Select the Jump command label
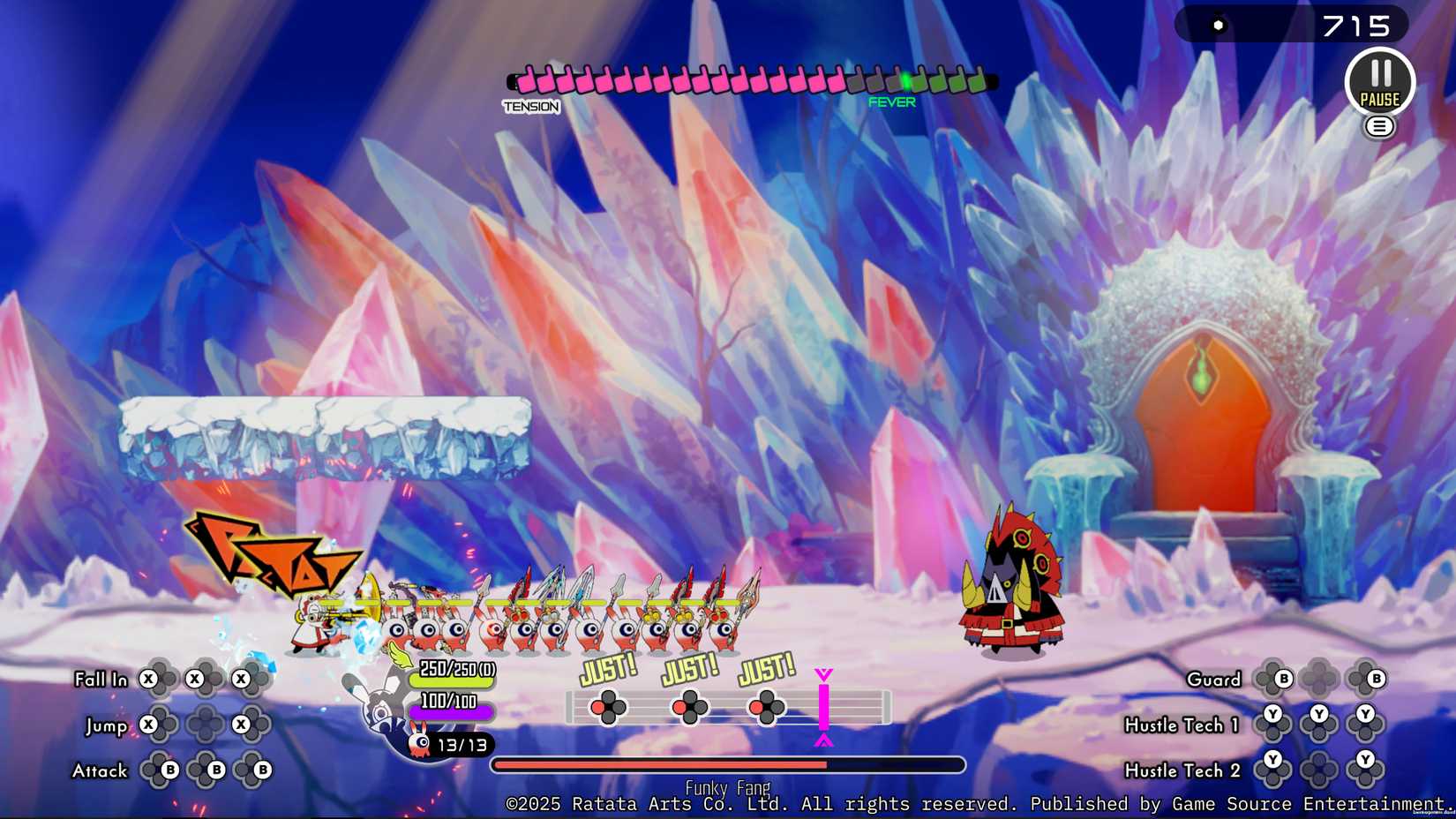Image resolution: width=1456 pixels, height=819 pixels. (108, 725)
